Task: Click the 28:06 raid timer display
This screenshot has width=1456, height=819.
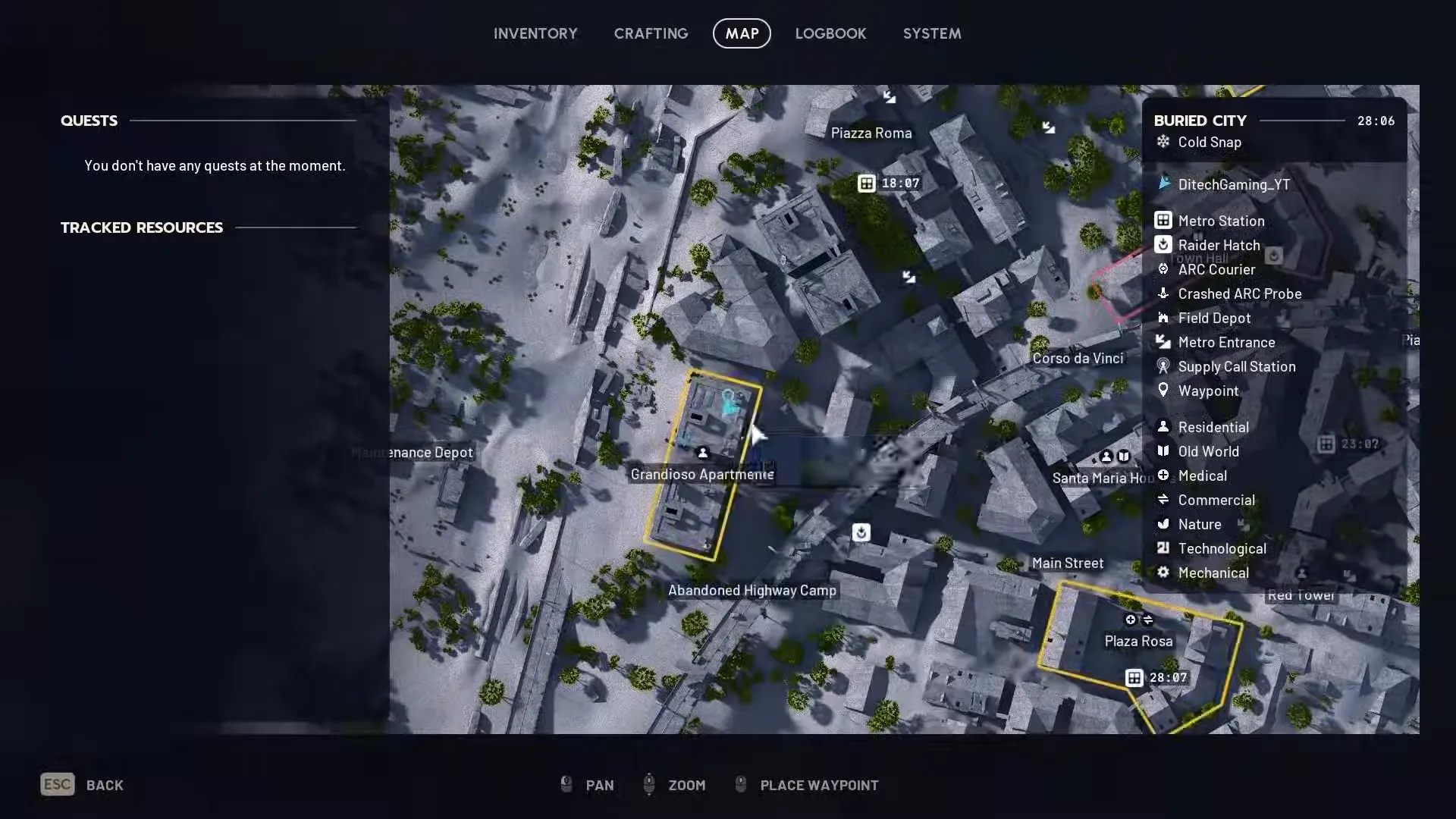Action: pos(1376,121)
